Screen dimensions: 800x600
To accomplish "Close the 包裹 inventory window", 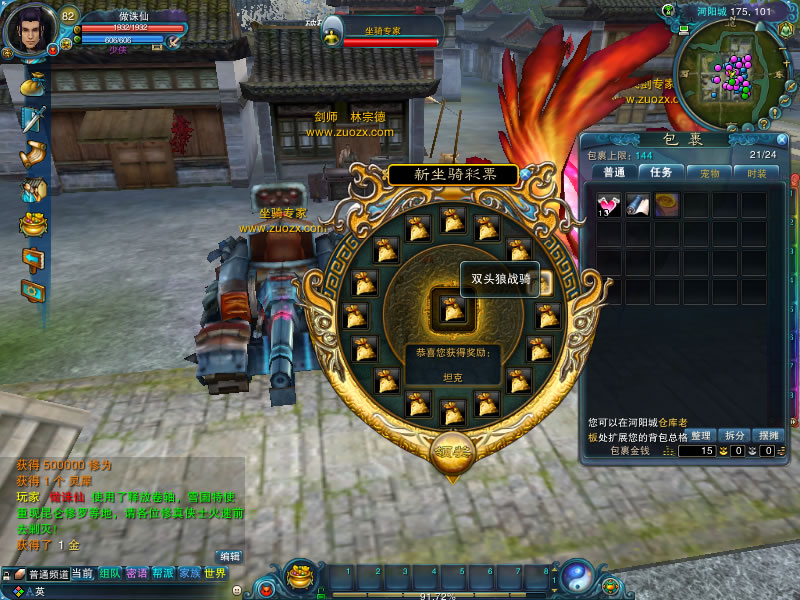I will click(781, 139).
